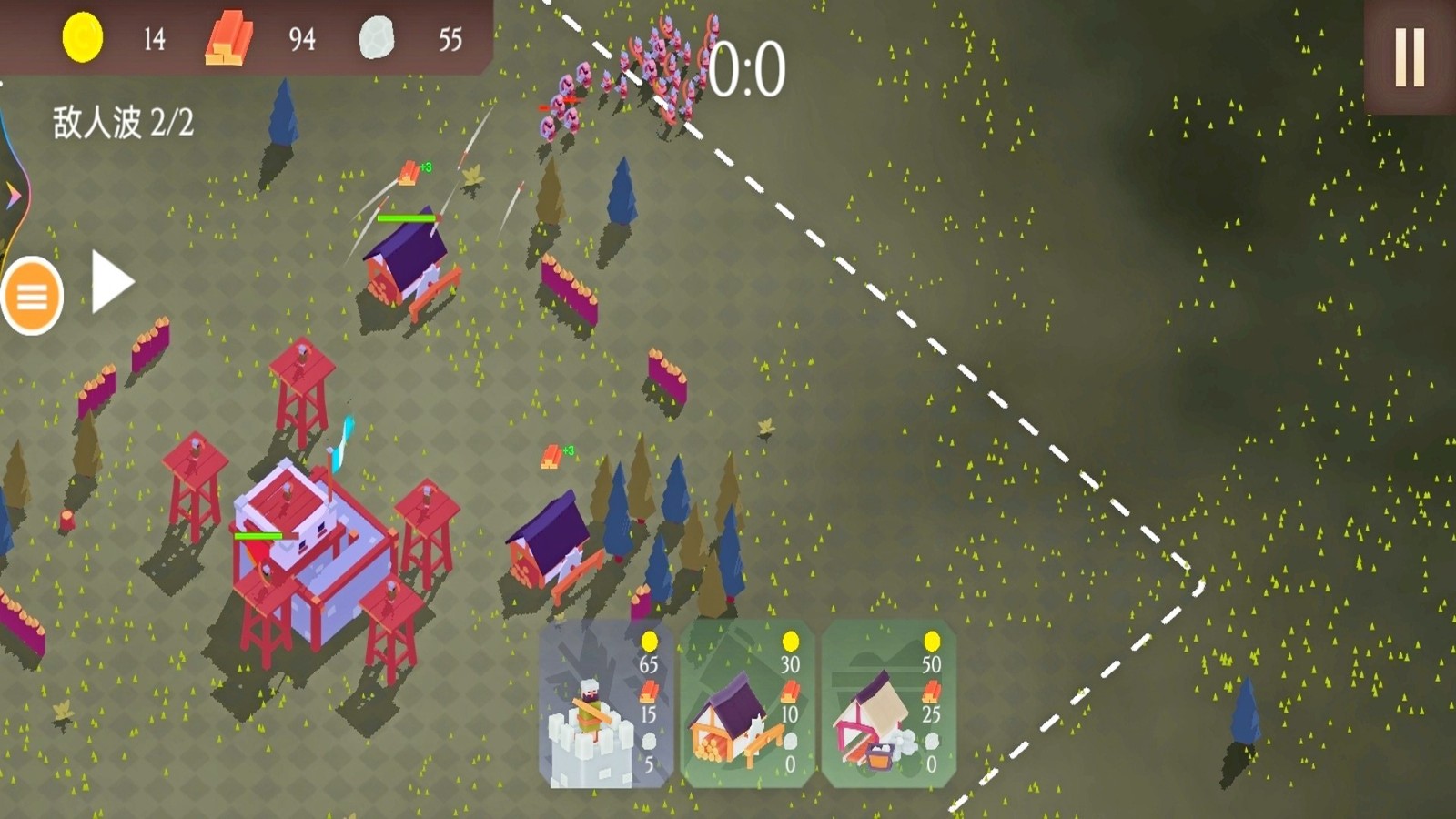1456x819 pixels.
Task: Open the orange hamburger menu
Action: (33, 296)
